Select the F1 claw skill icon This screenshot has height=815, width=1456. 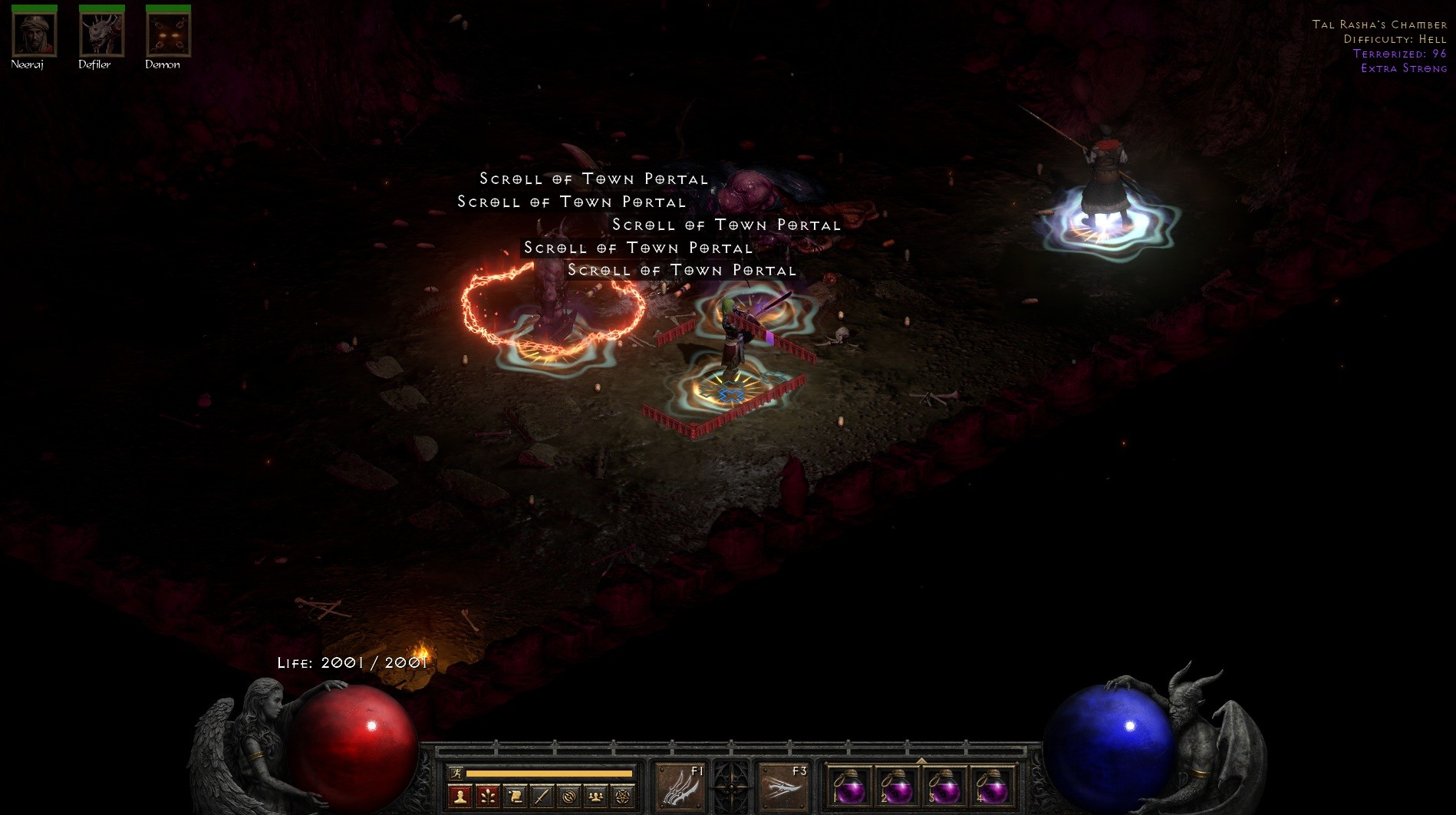pyautogui.click(x=683, y=787)
